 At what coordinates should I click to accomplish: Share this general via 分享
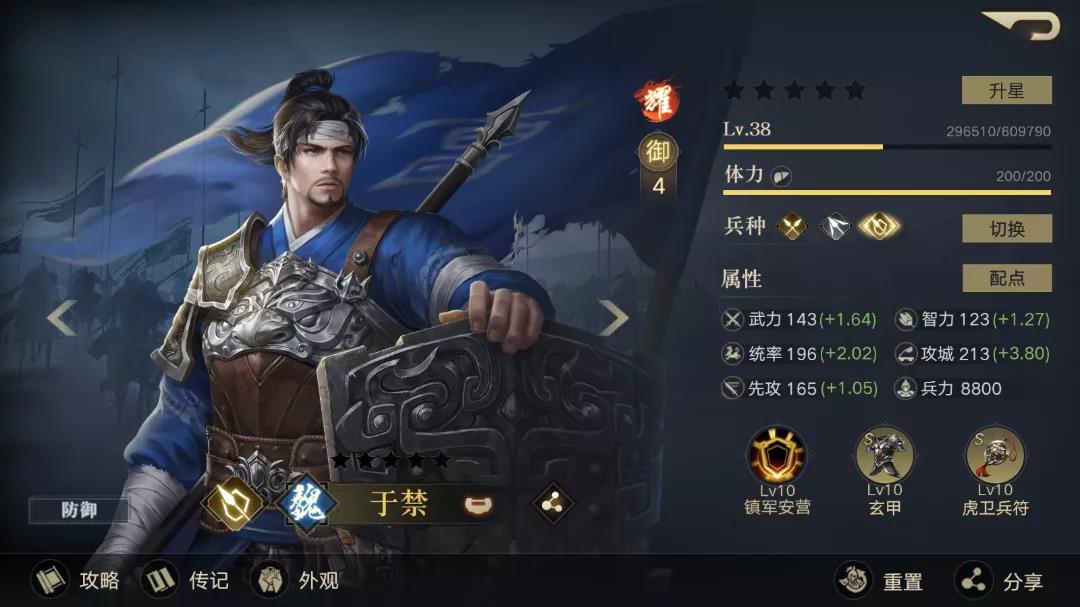click(998, 580)
